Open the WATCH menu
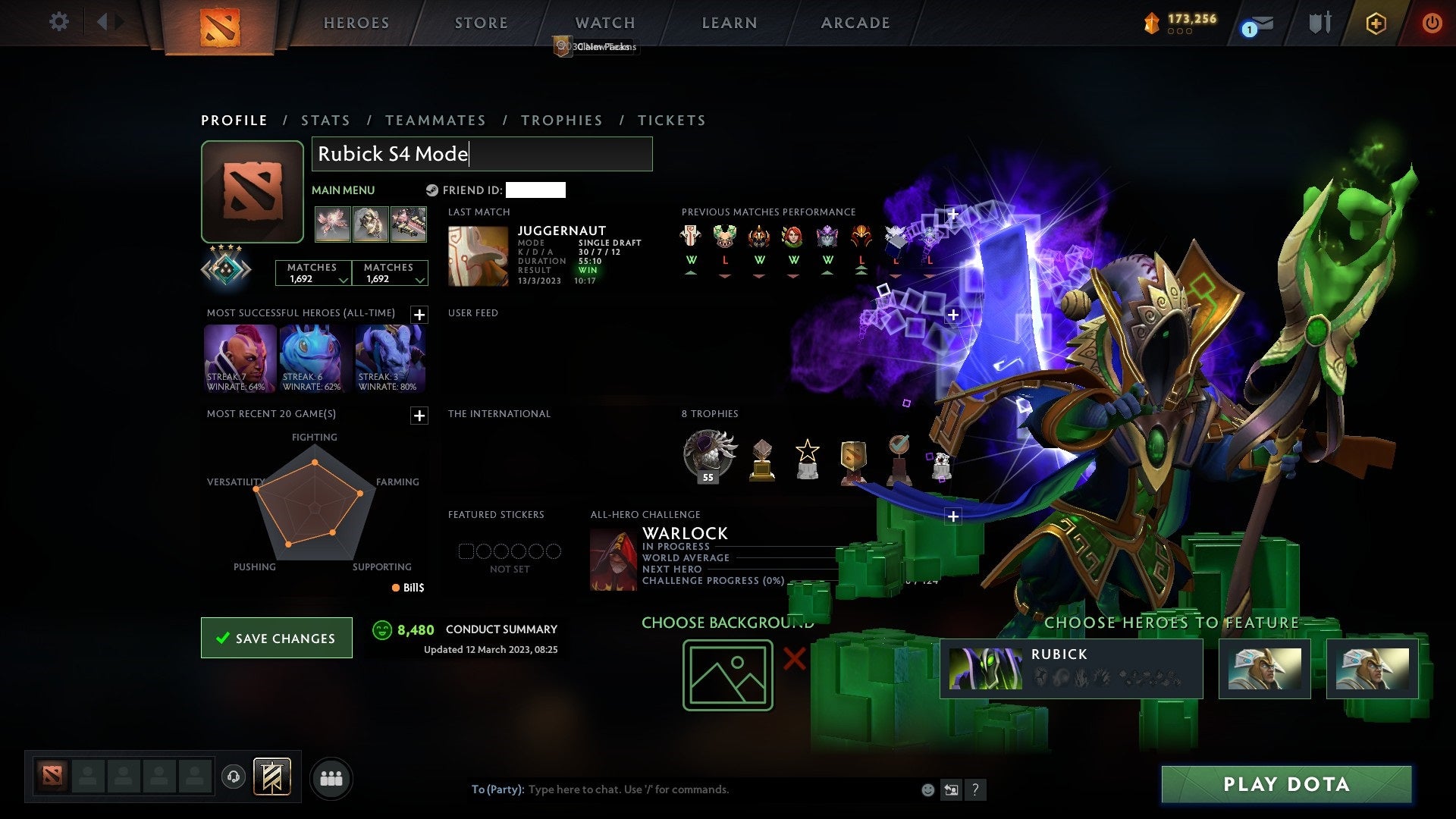 tap(604, 23)
